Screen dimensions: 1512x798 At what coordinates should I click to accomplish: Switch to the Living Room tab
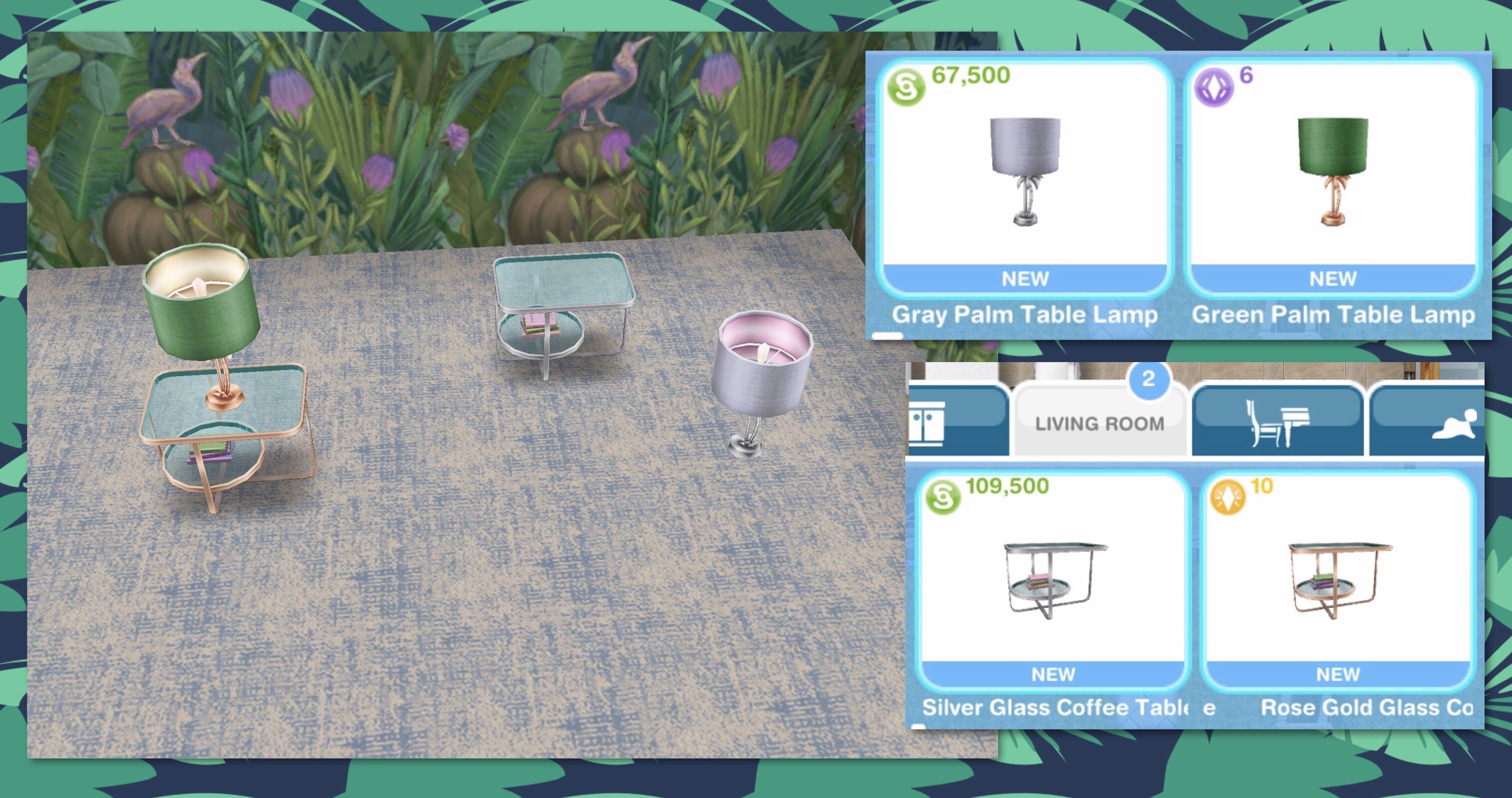tap(1099, 421)
